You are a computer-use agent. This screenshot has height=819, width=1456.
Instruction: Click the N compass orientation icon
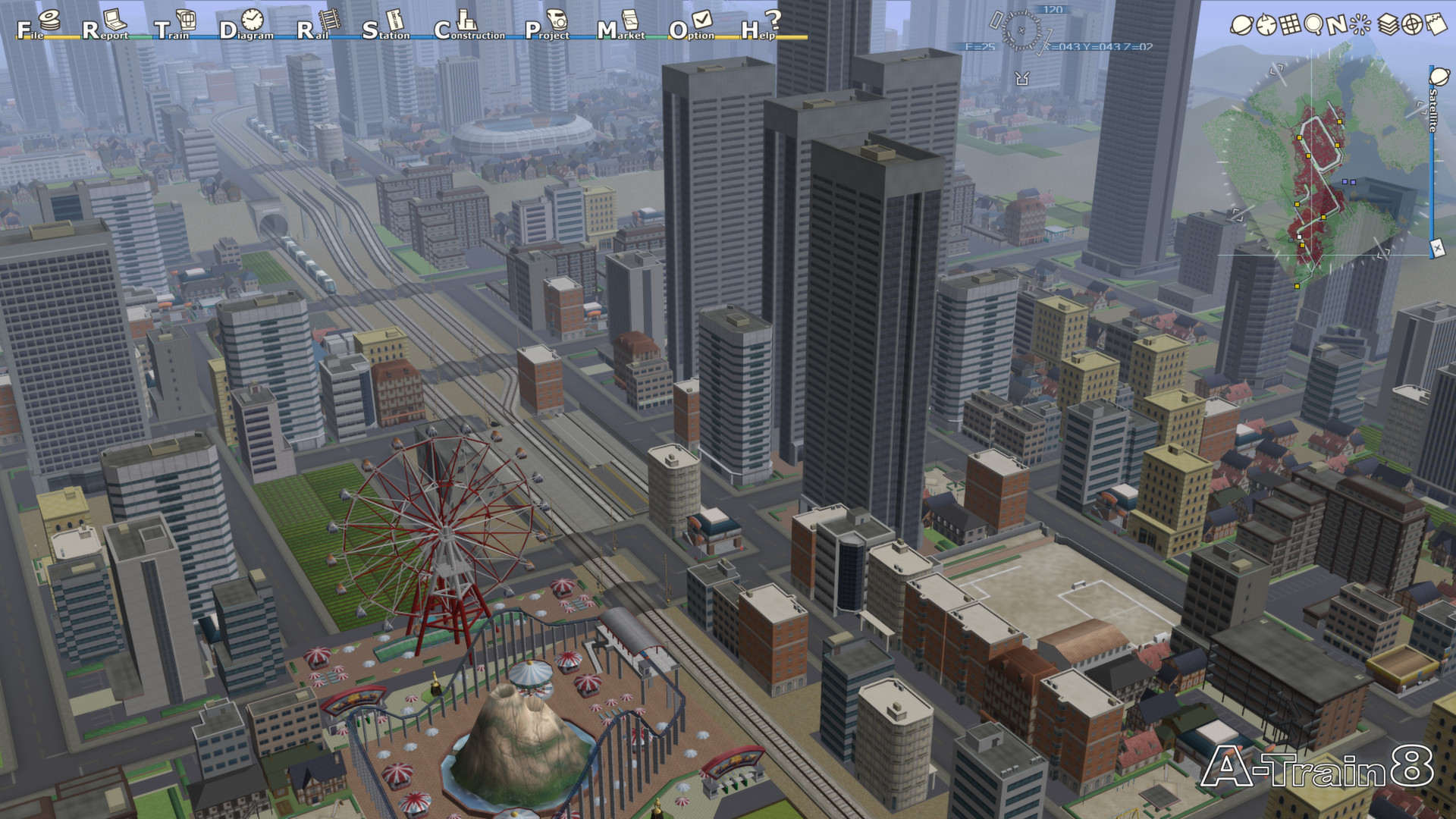point(1338,24)
